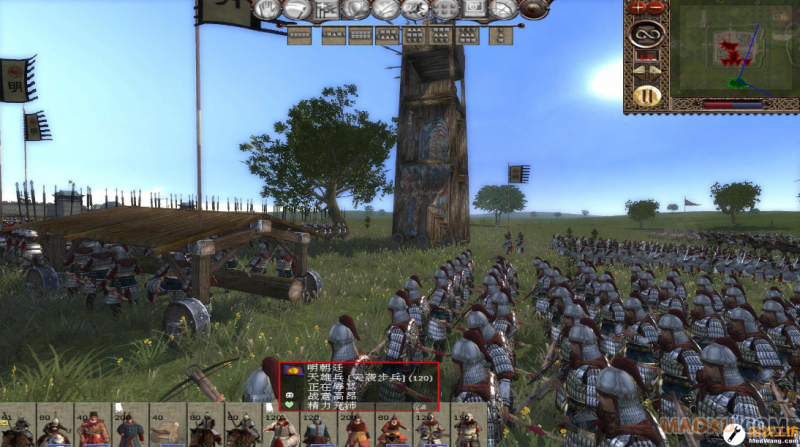Click the infinity symbol button
The image size is (800, 447).
647,36
